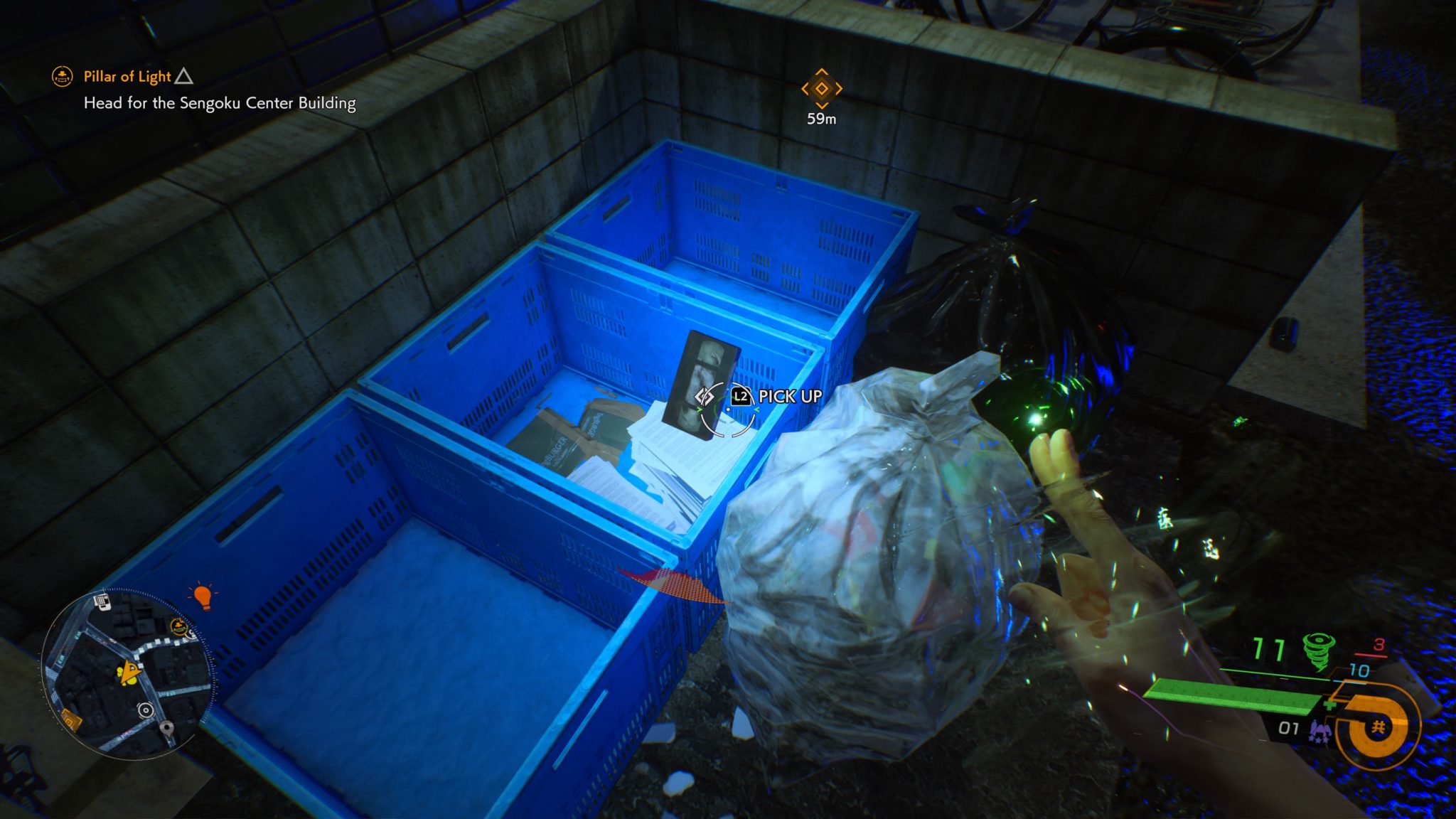Click the phone icon on the minimap
This screenshot has width=1456, height=819.
click(x=102, y=602)
